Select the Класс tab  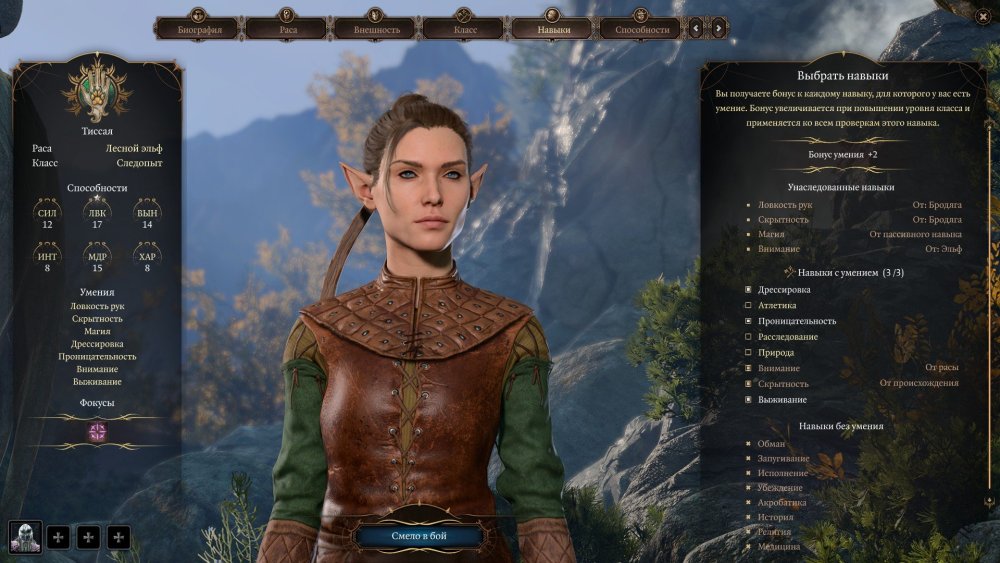464,29
